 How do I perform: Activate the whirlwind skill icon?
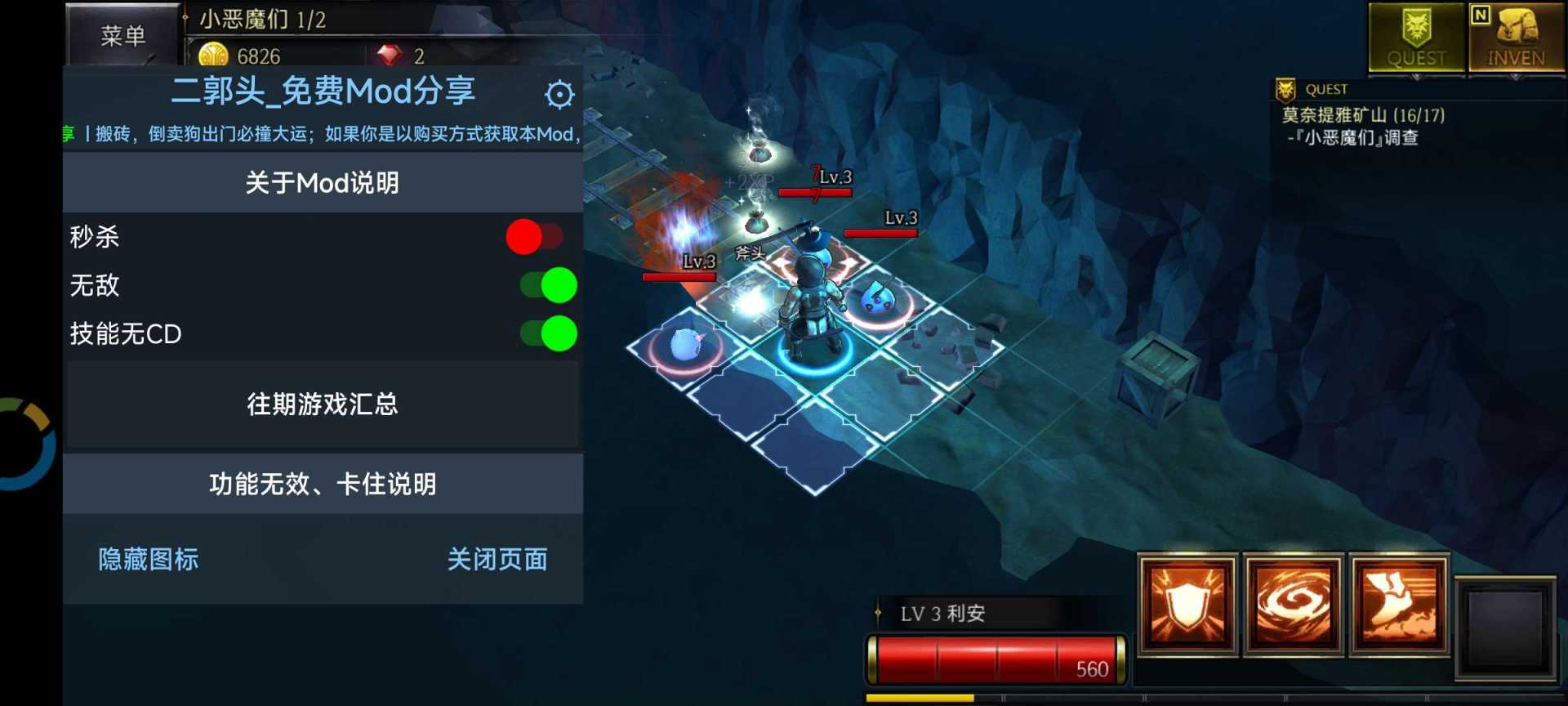1293,605
